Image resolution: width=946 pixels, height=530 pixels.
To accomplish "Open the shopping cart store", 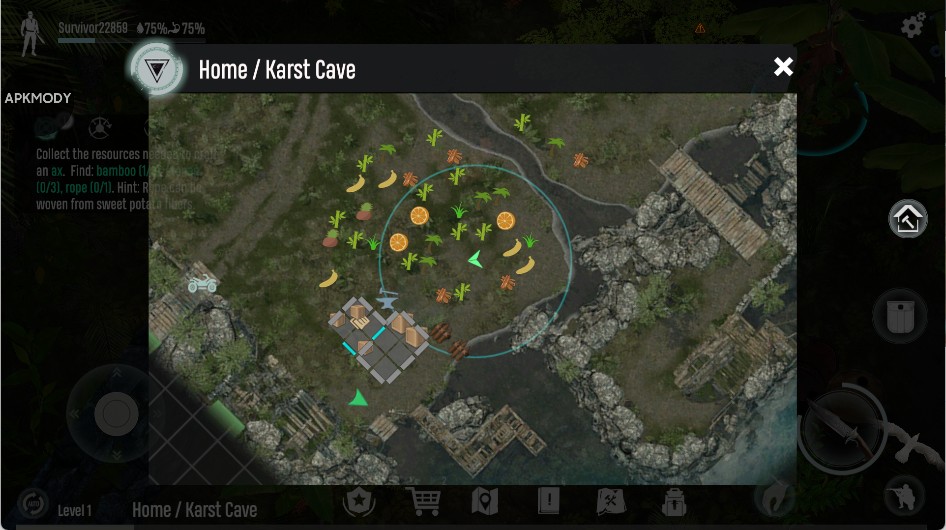I will [423, 501].
